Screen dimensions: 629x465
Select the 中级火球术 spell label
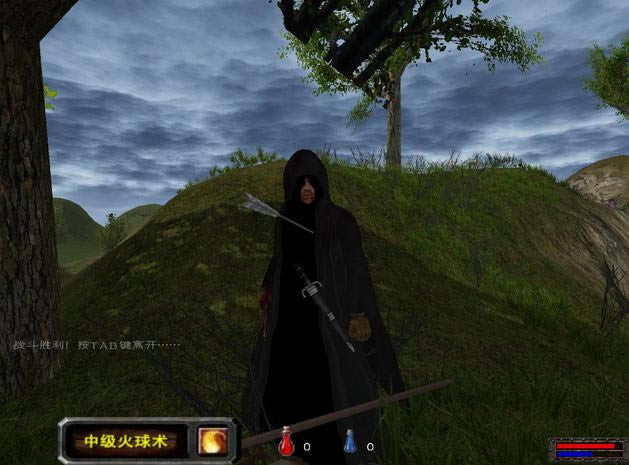pos(126,441)
